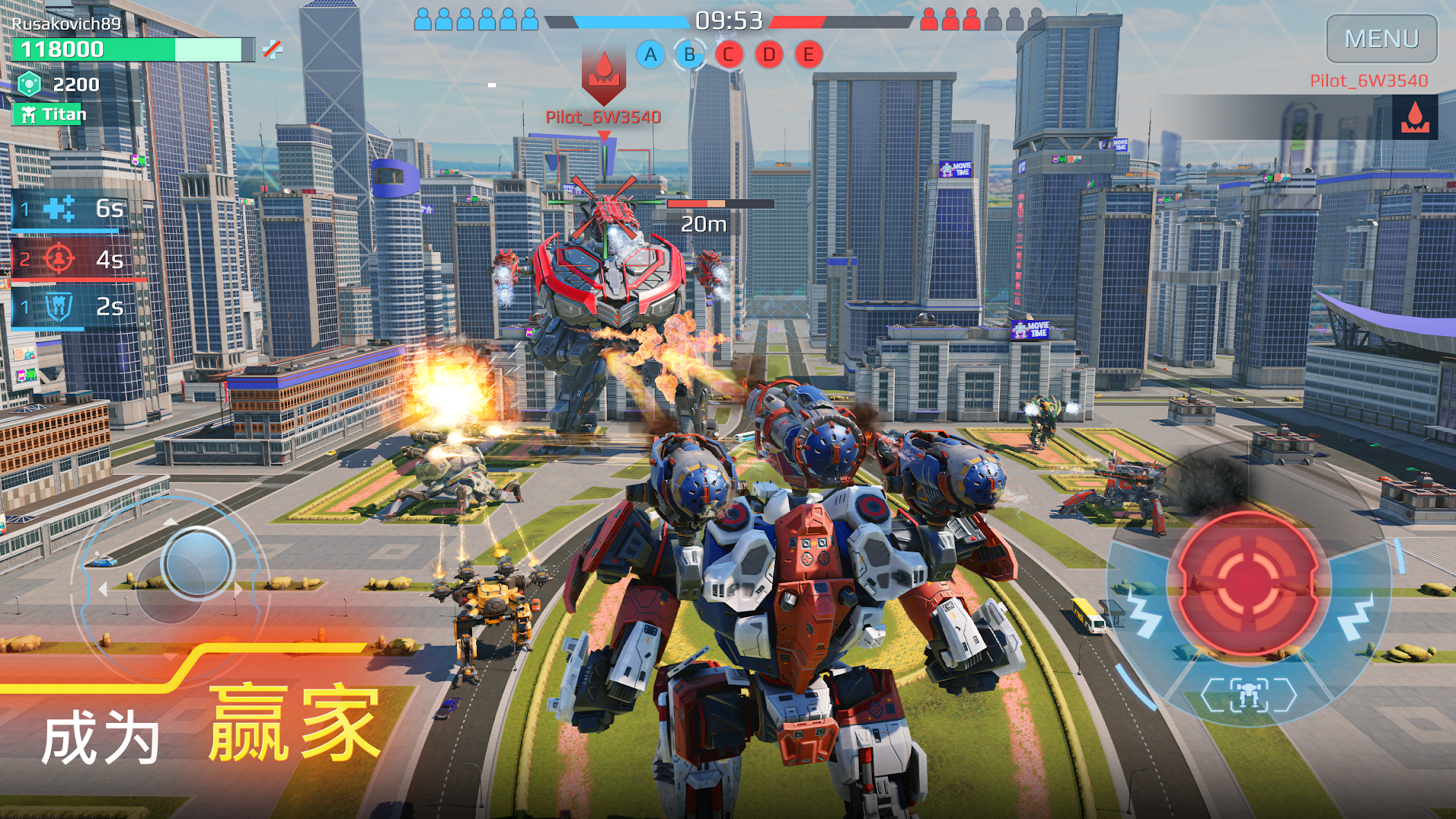This screenshot has width=1456, height=819.
Task: Tap the robot swap icon below fire button
Action: (x=1248, y=694)
